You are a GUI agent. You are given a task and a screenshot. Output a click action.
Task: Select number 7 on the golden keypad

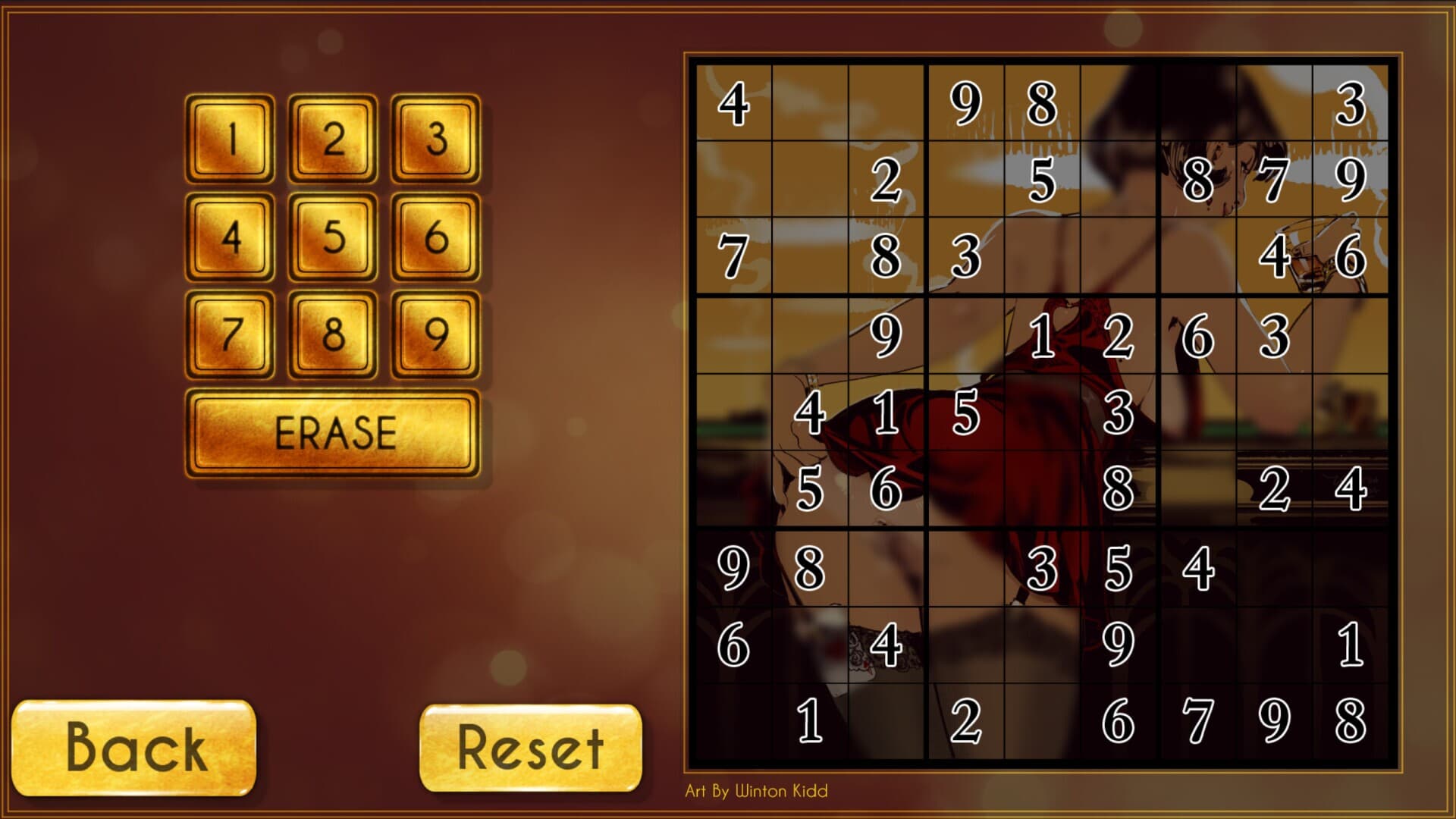(x=231, y=334)
